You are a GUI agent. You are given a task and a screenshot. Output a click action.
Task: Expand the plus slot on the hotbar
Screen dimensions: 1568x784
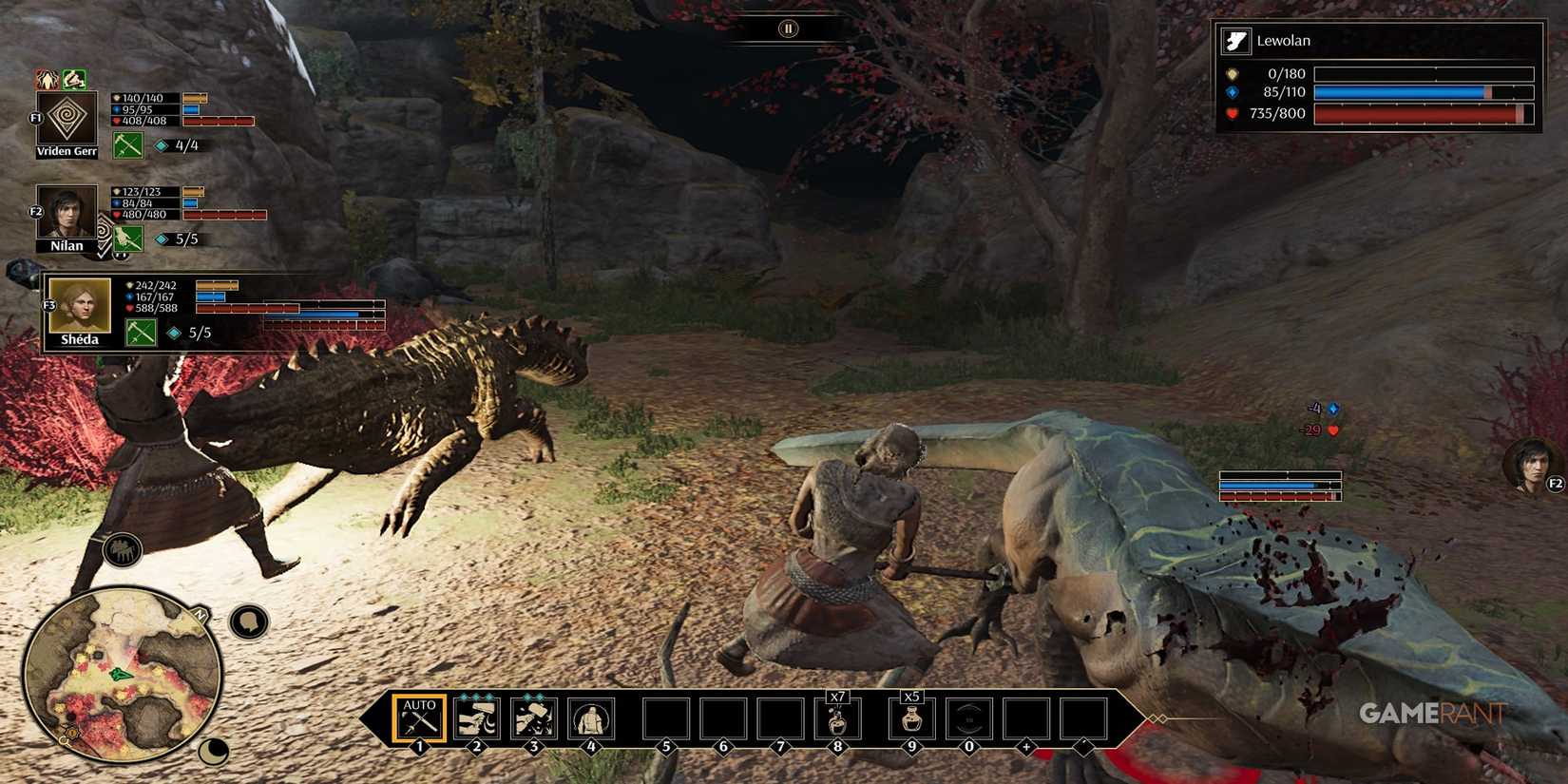(x=1026, y=719)
